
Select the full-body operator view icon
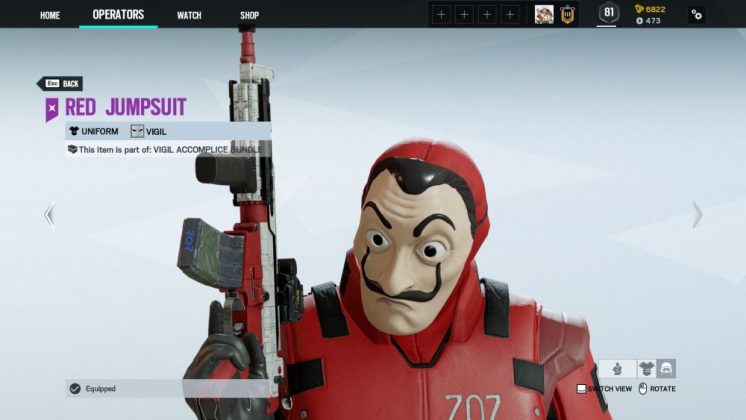[x=618, y=369]
